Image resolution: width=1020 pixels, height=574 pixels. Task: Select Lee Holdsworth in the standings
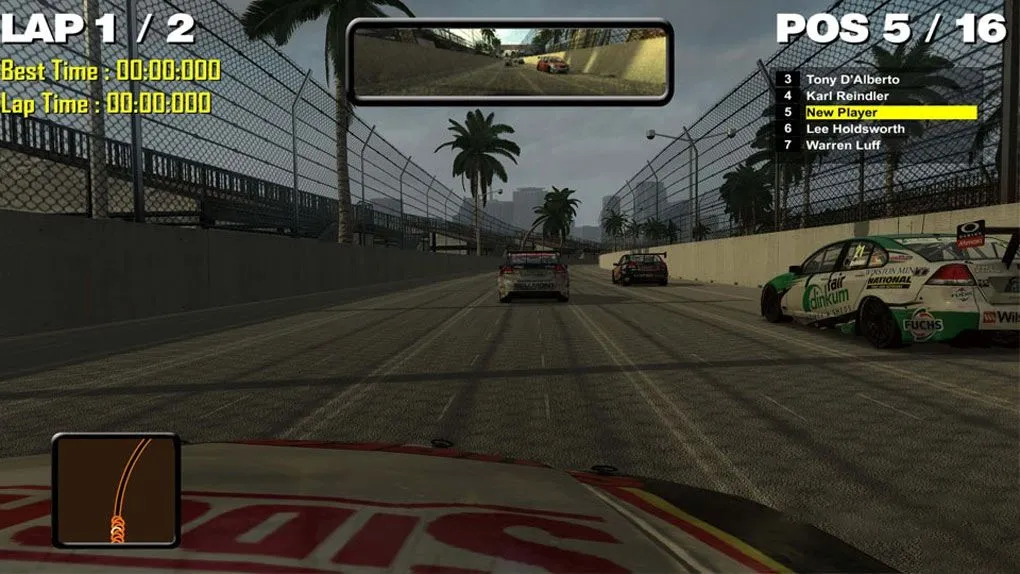coord(855,129)
